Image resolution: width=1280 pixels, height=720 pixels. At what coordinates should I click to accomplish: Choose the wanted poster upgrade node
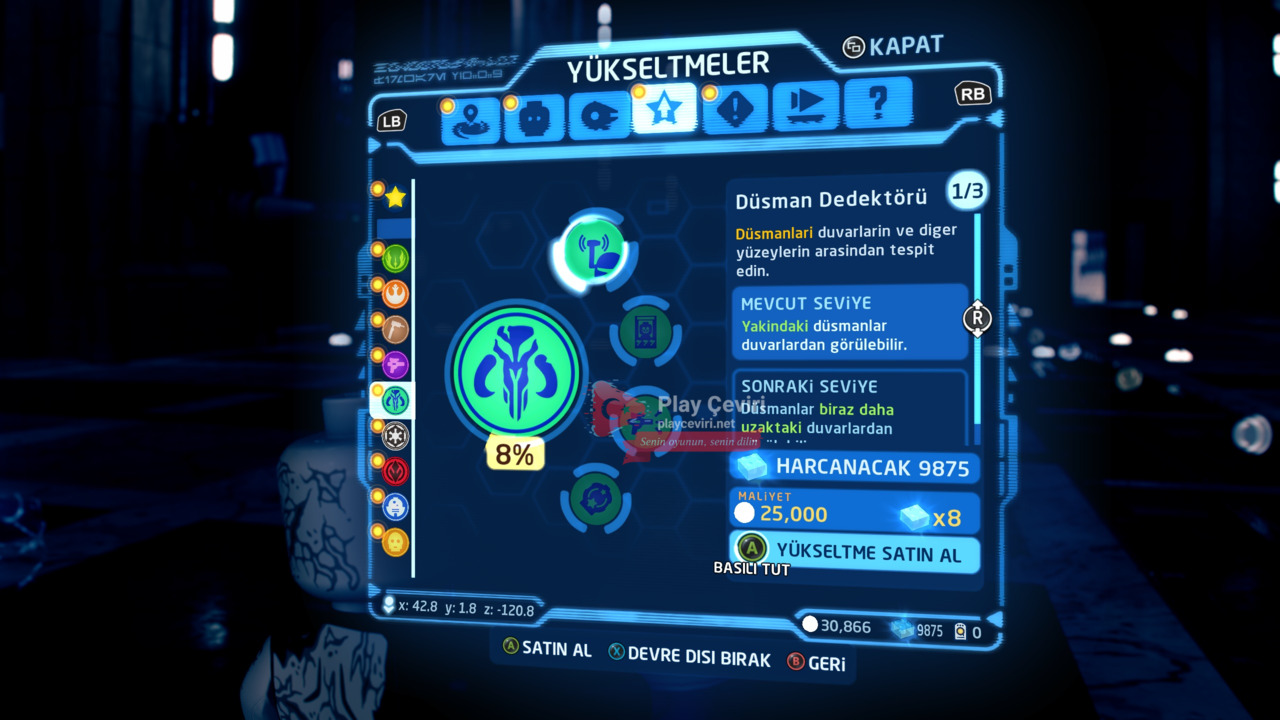[x=645, y=333]
